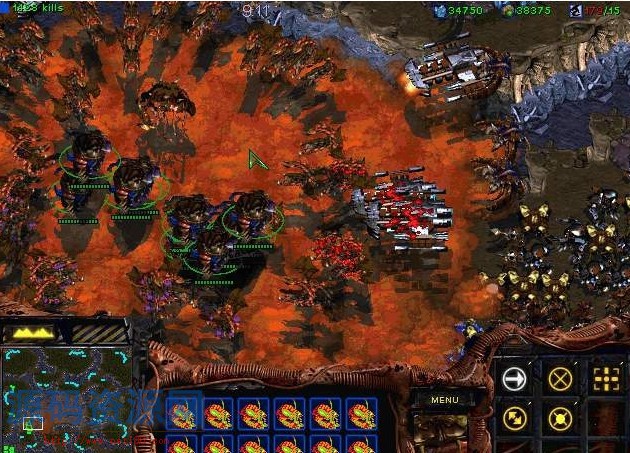Choose the Patrol command icon

(515, 418)
